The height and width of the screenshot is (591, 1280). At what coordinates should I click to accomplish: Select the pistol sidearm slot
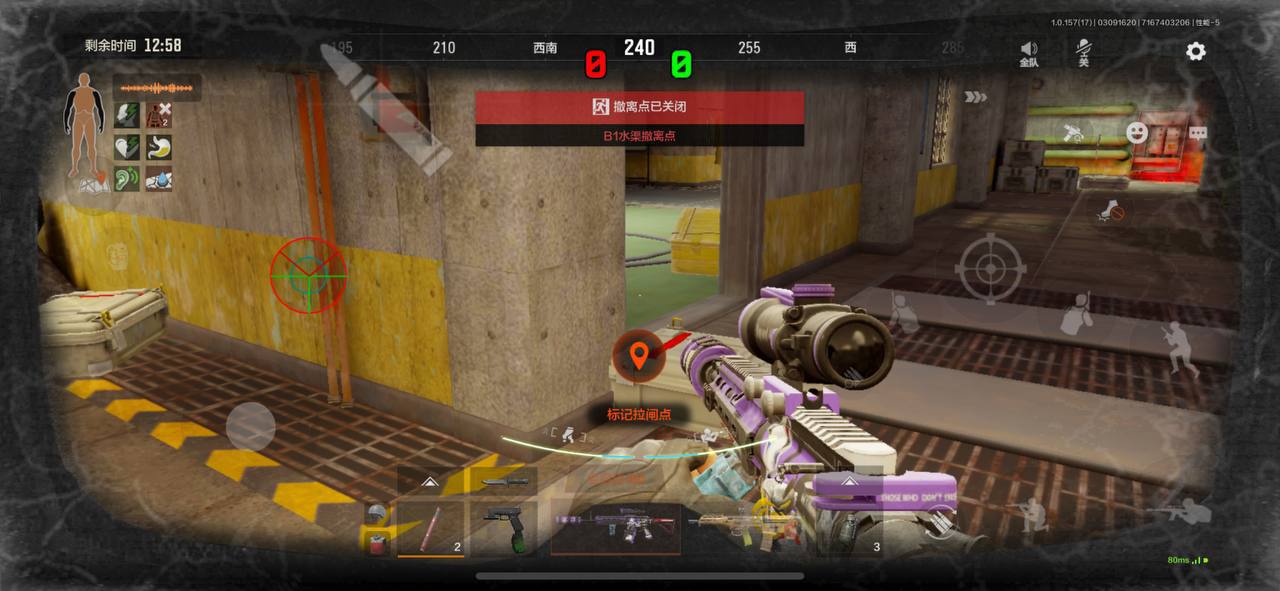click(503, 527)
